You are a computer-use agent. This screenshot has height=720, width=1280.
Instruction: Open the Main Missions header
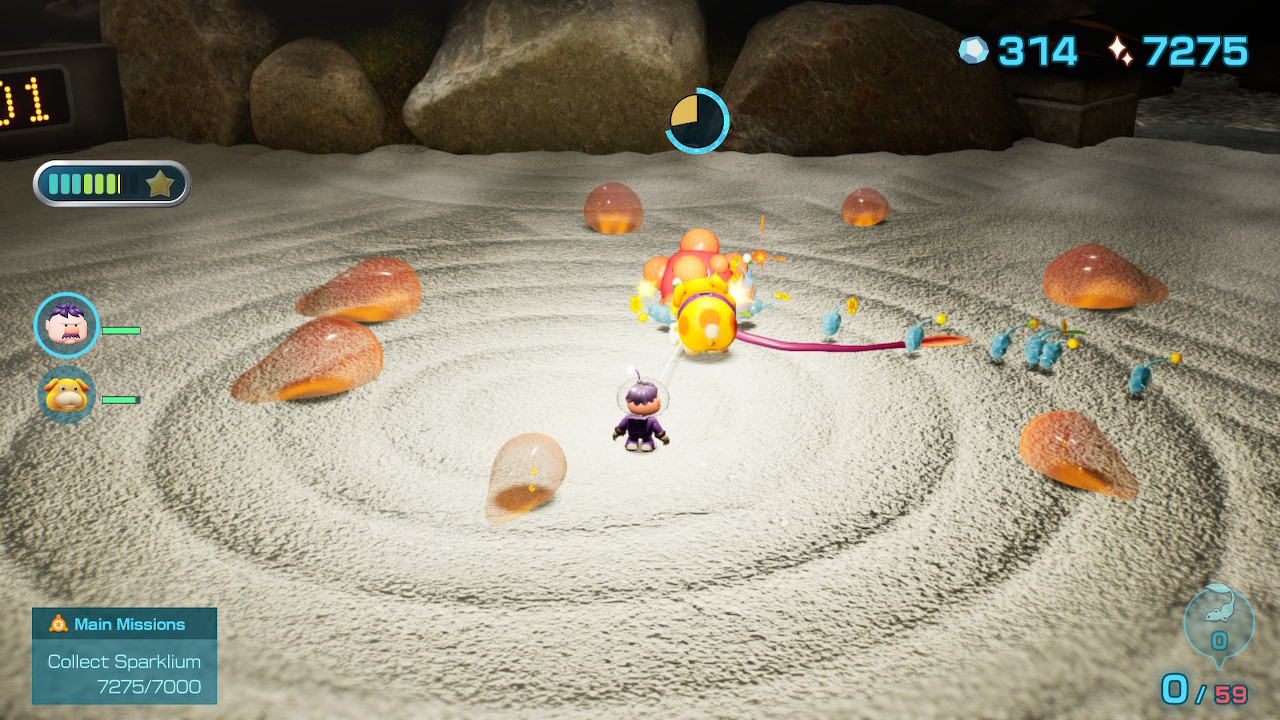click(x=124, y=623)
